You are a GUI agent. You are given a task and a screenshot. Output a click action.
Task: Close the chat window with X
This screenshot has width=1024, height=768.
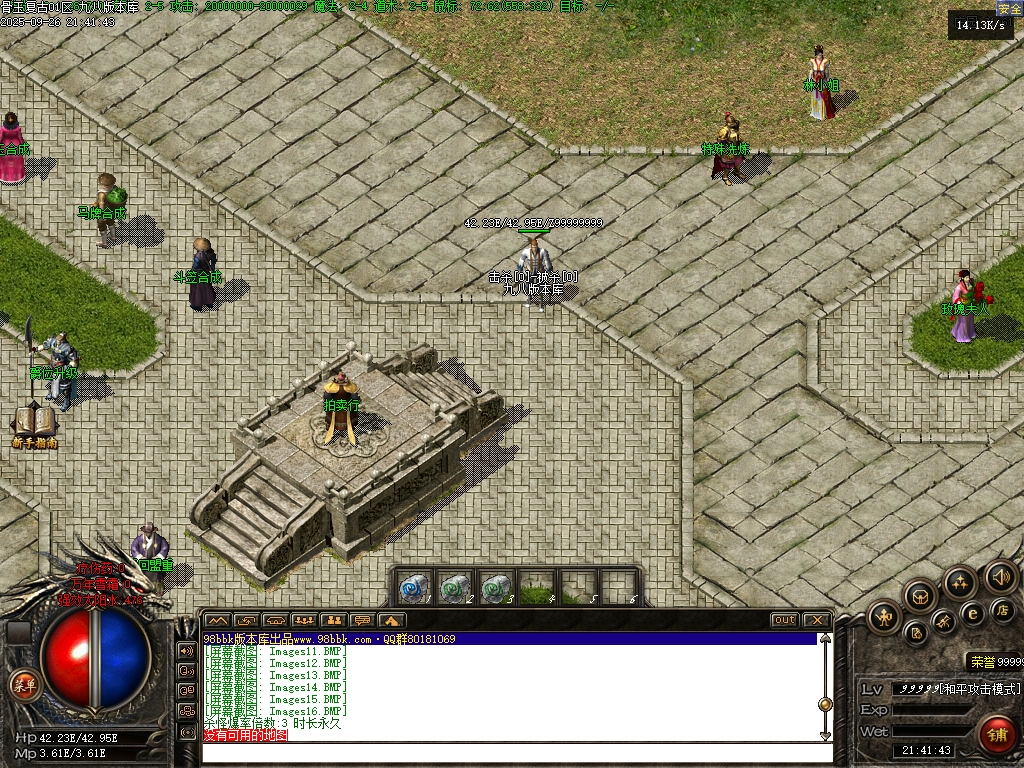(816, 620)
